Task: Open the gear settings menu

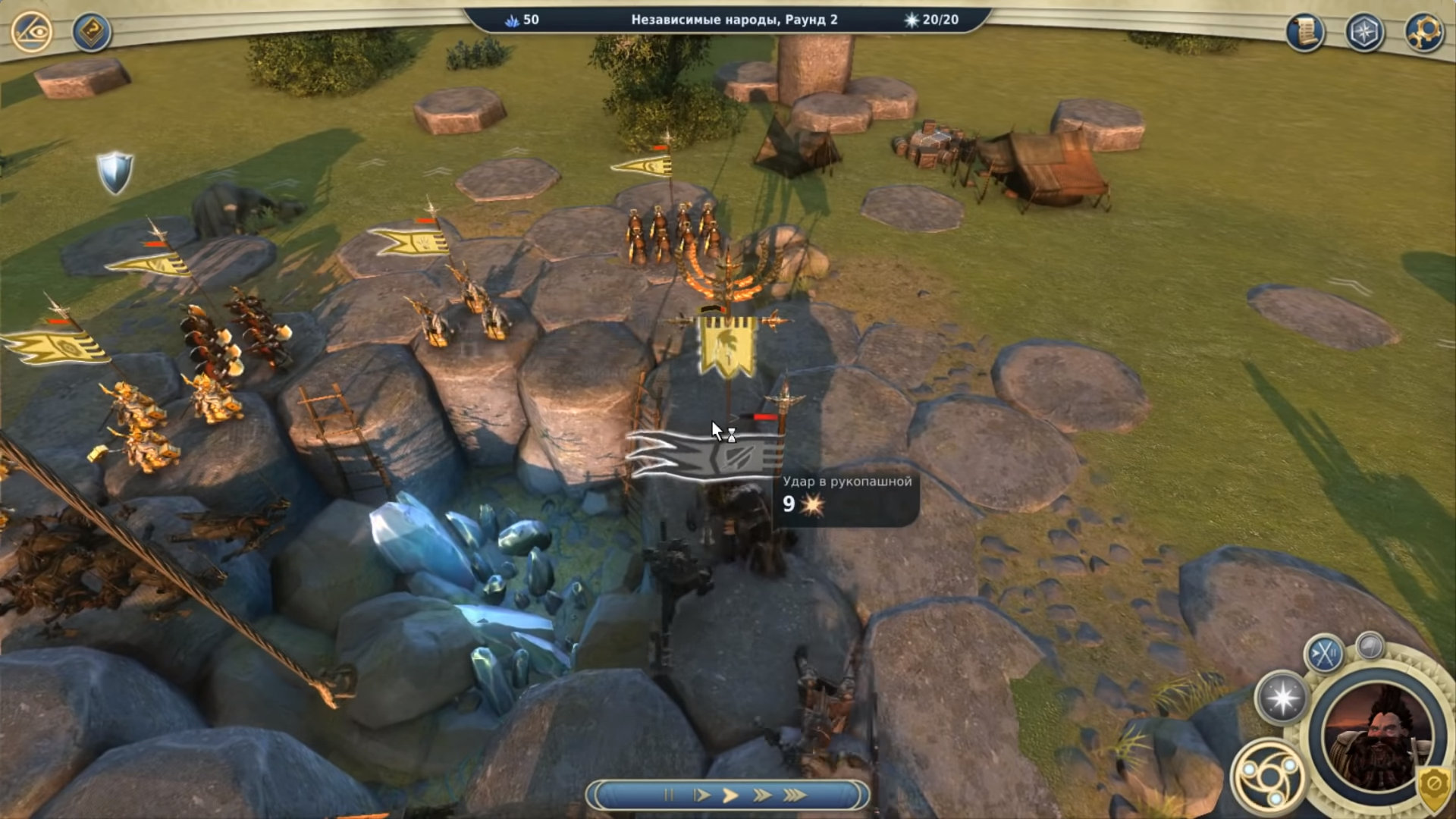Action: 1424,32
